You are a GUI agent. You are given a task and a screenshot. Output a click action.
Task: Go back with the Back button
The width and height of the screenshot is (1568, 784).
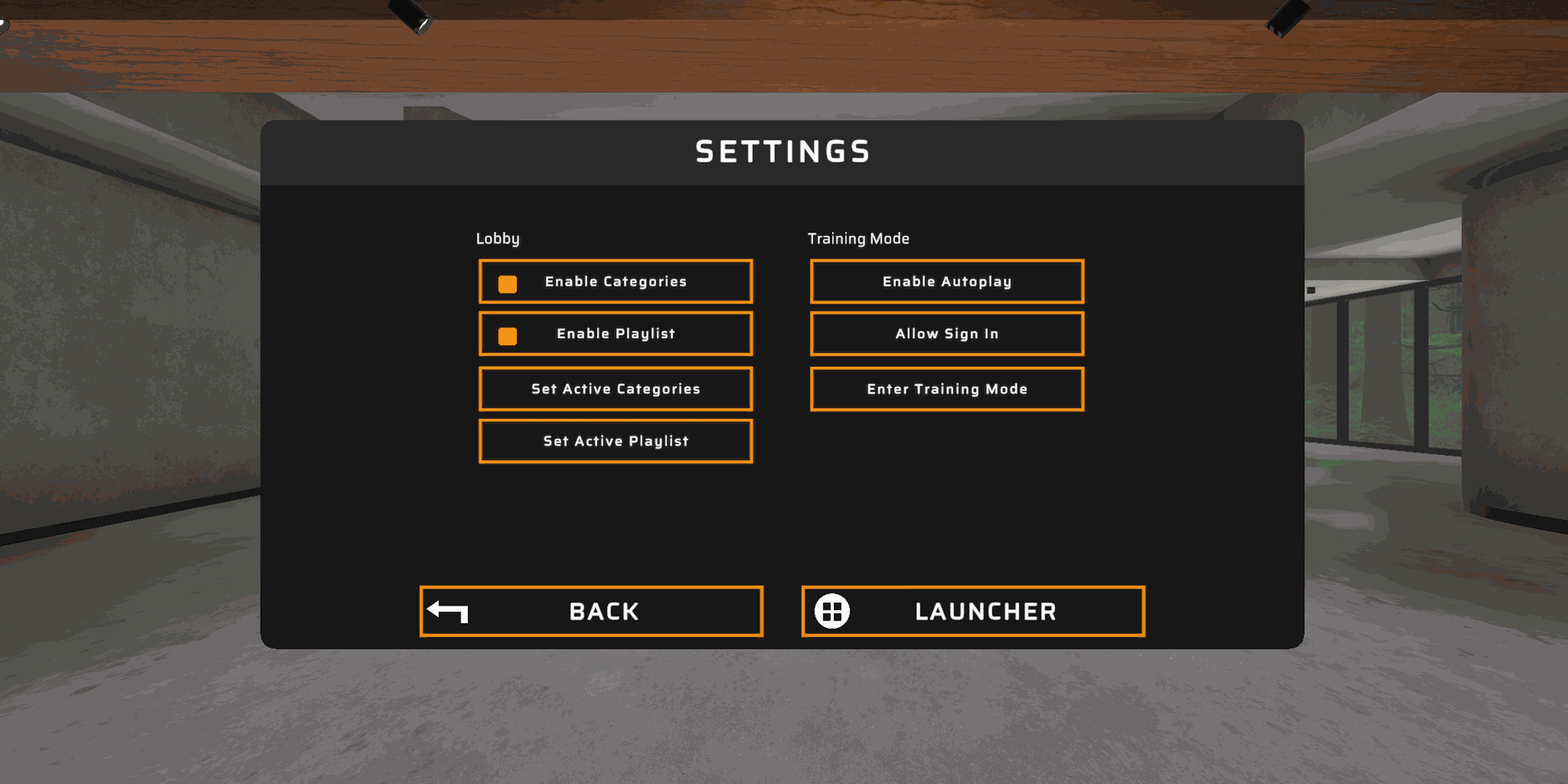tap(591, 612)
